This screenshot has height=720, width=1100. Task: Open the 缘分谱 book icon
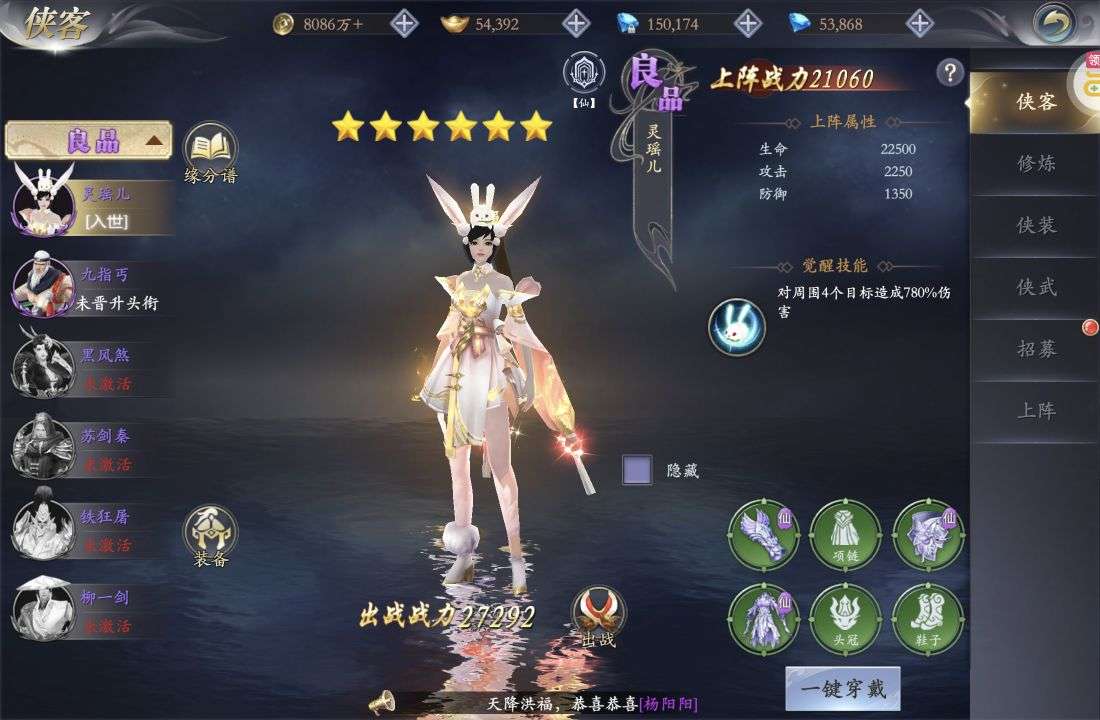[x=210, y=152]
